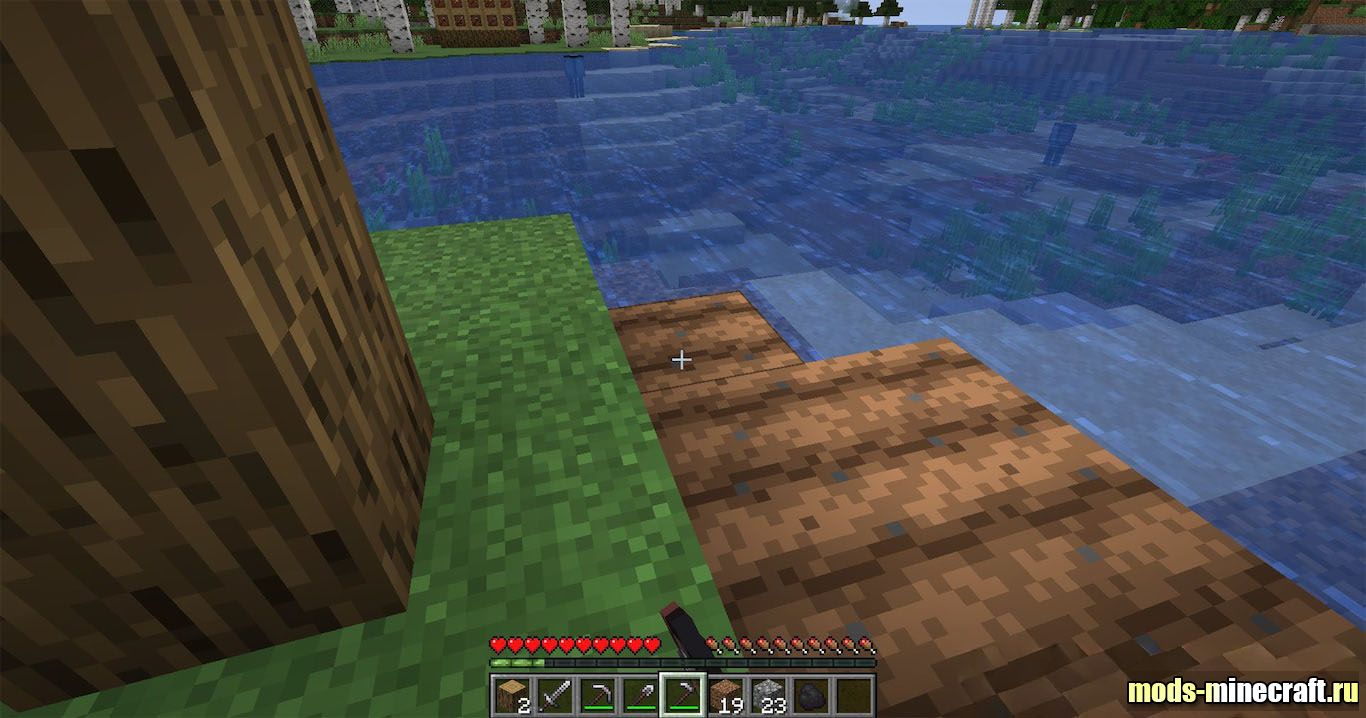Select the dirt block stack of 19
Screen dimensions: 1366x718
pos(725,694)
